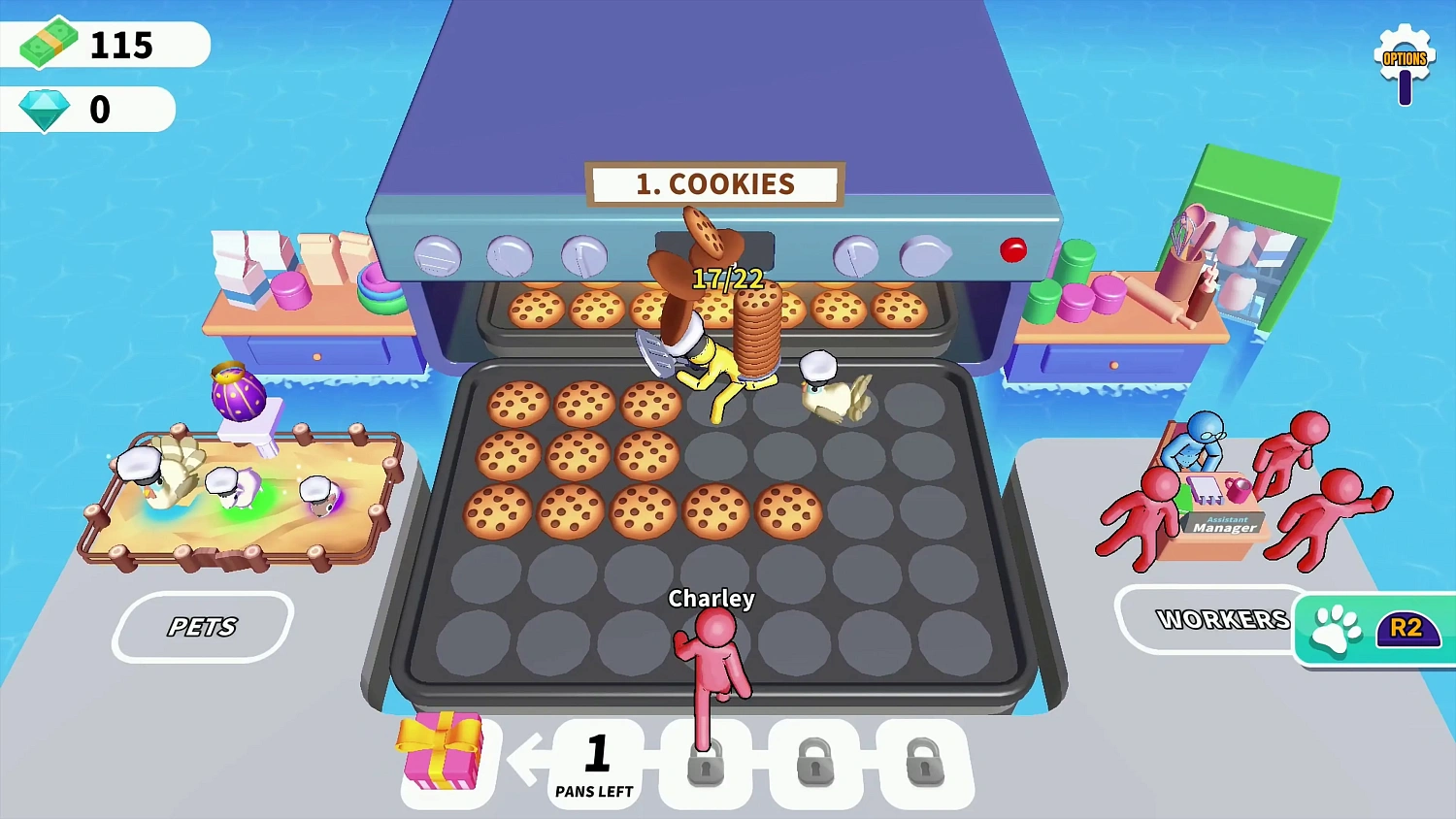Image resolution: width=1456 pixels, height=819 pixels.
Task: Expand the PETS panel
Action: tap(202, 627)
